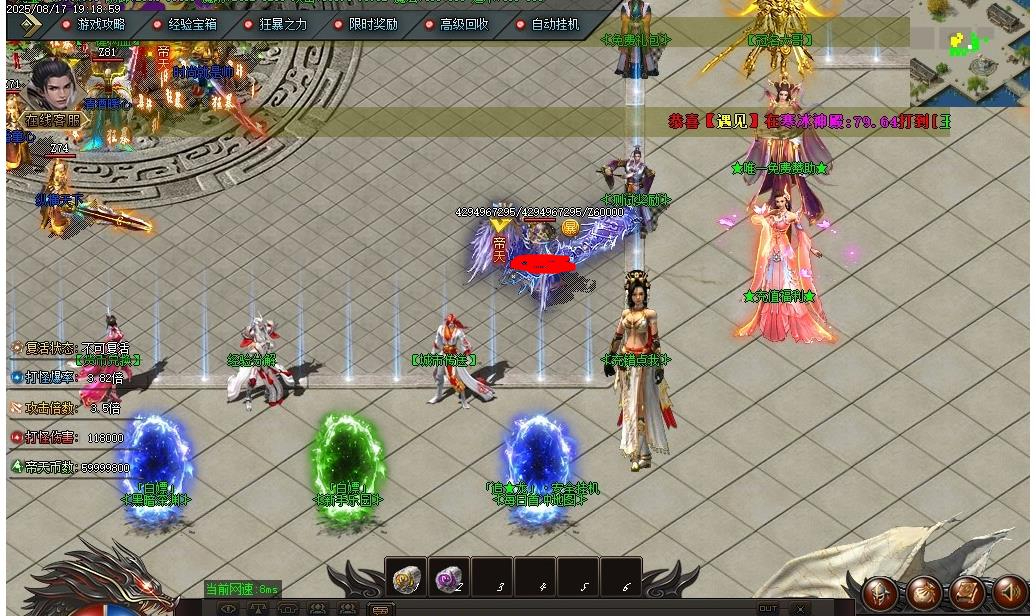Open the skills book round button

[966, 592]
